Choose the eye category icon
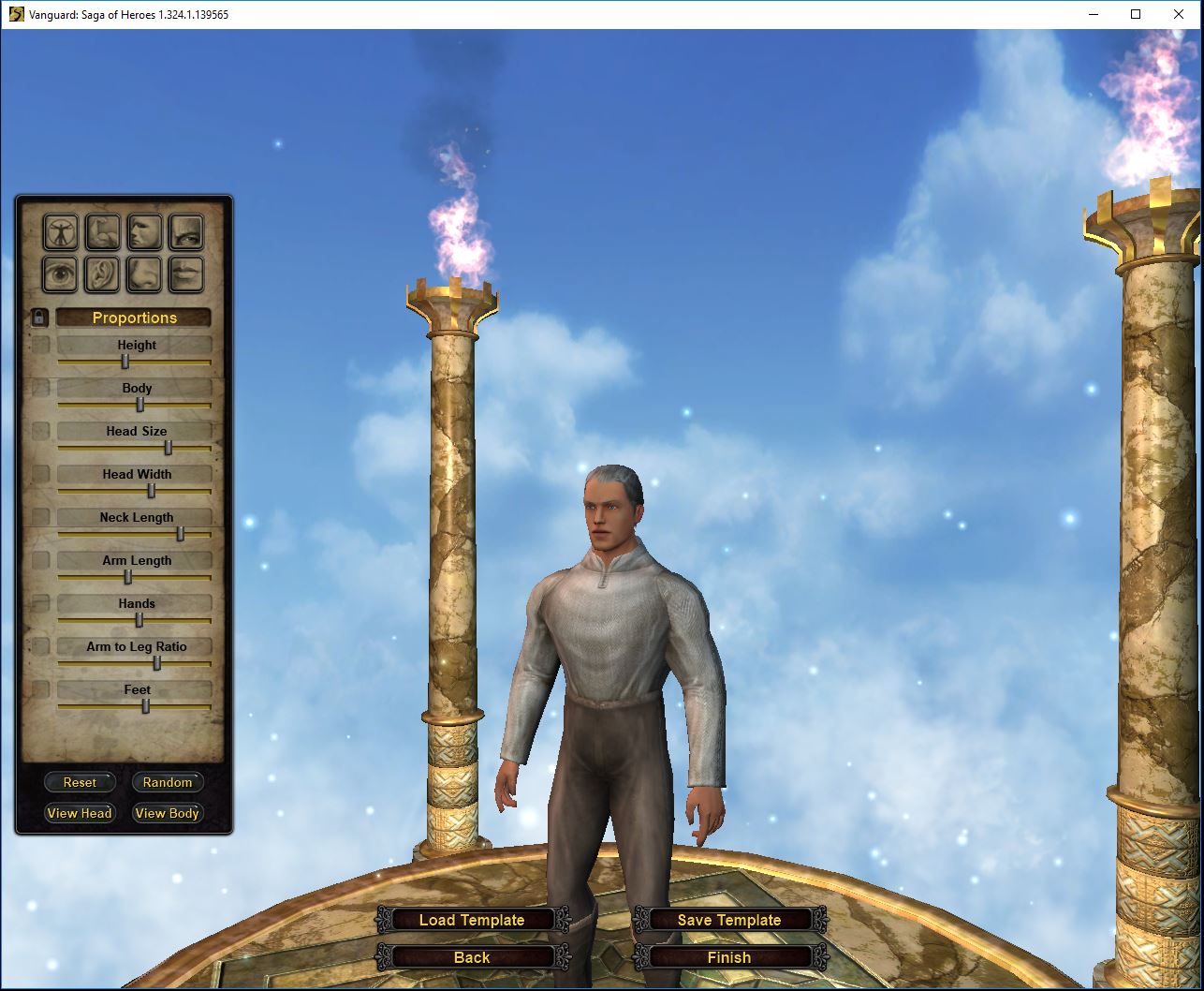Viewport: 1204px width, 991px height. (61, 274)
